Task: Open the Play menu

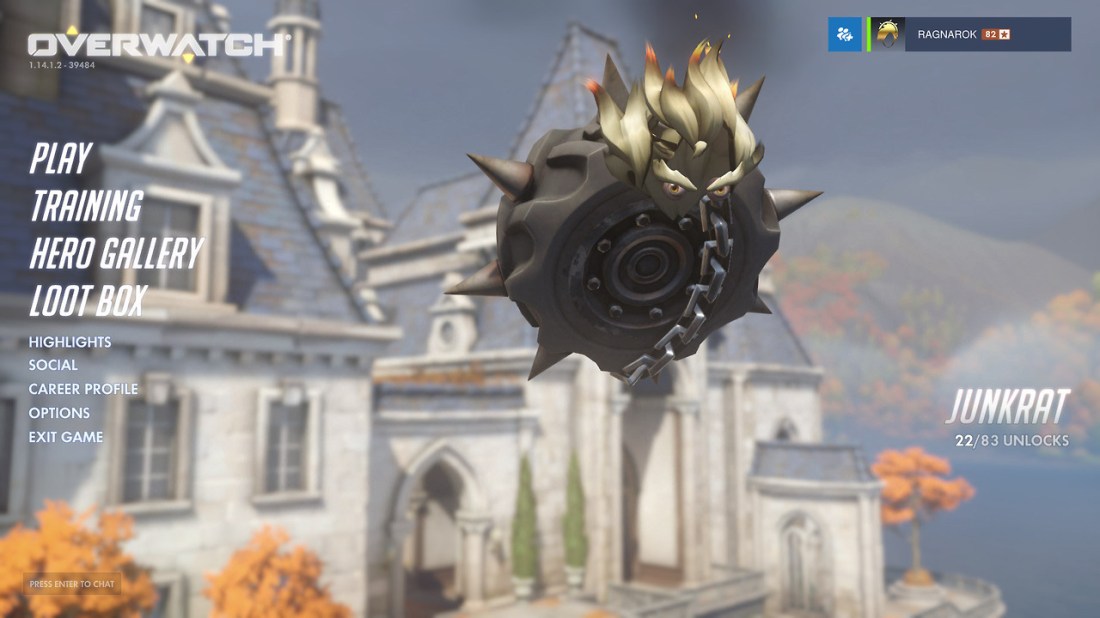Action: 61,159
